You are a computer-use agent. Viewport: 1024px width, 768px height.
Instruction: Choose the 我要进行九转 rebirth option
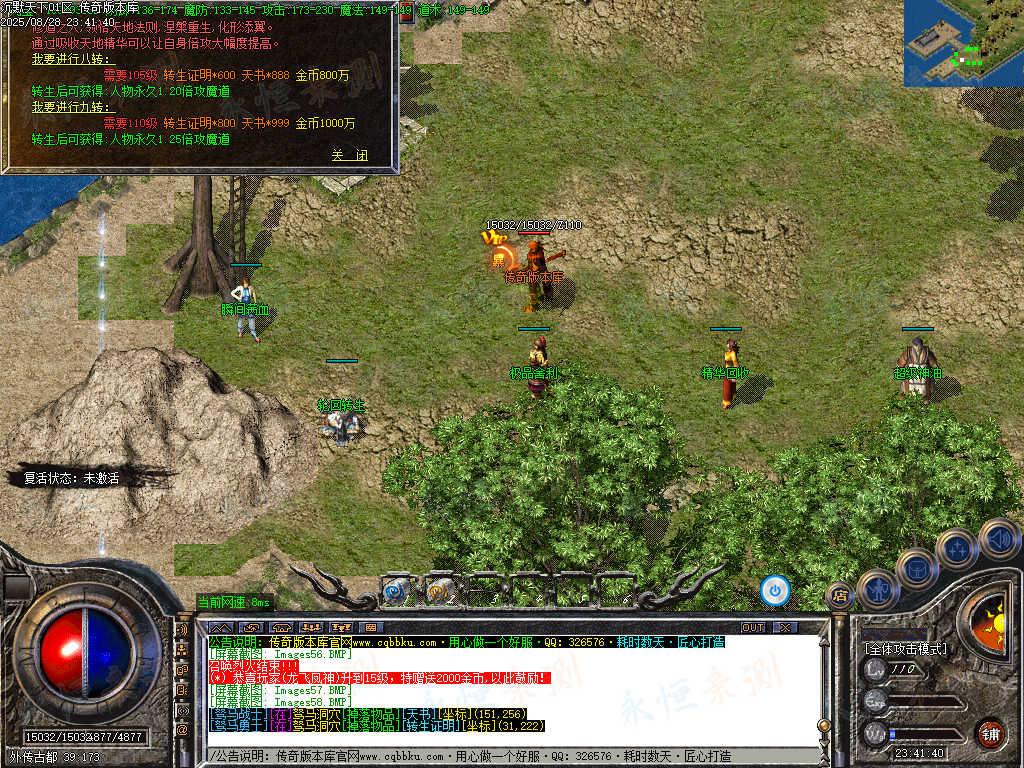point(73,107)
